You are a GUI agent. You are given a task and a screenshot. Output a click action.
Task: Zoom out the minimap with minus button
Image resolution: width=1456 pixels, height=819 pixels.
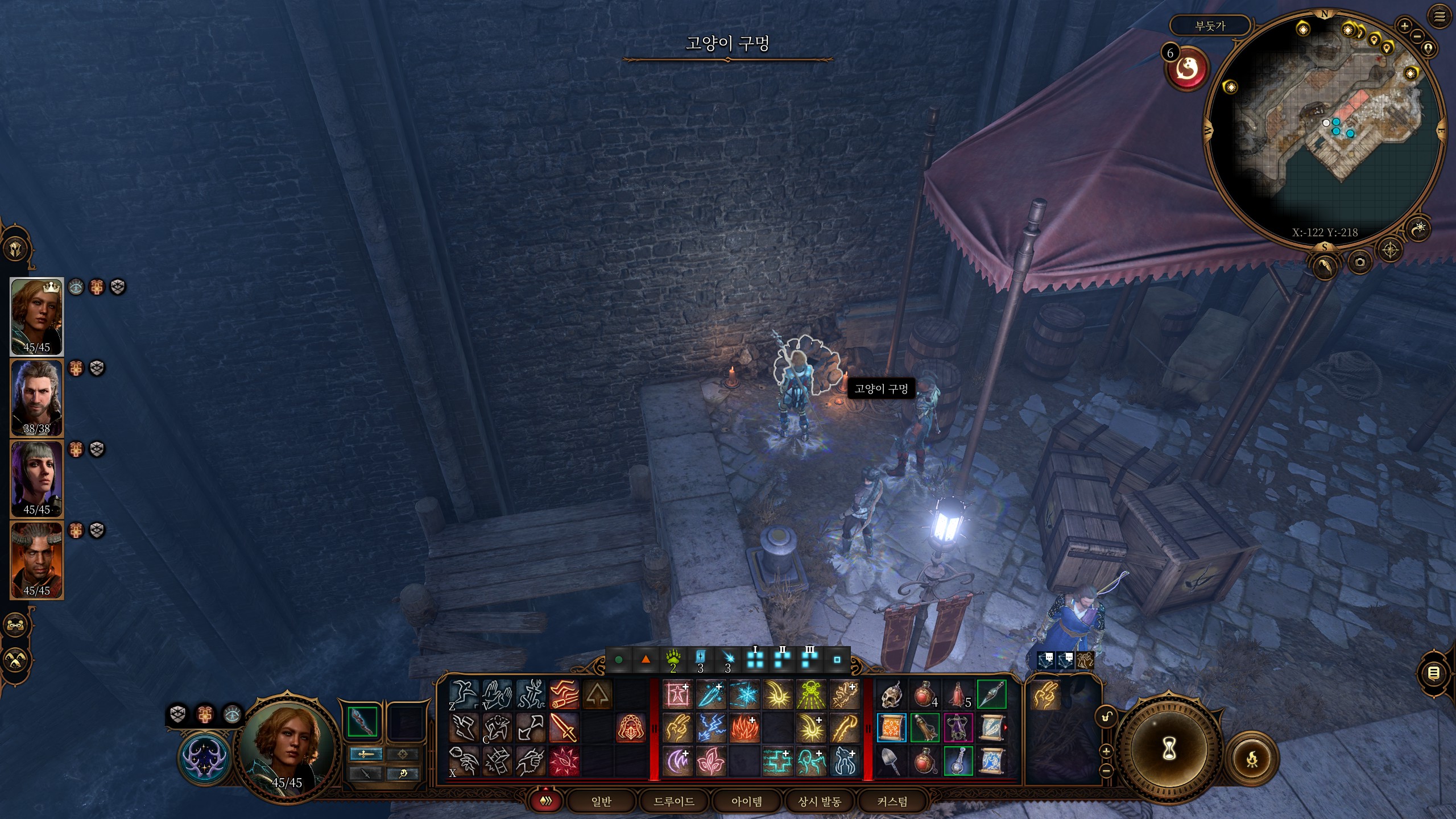point(1417,36)
